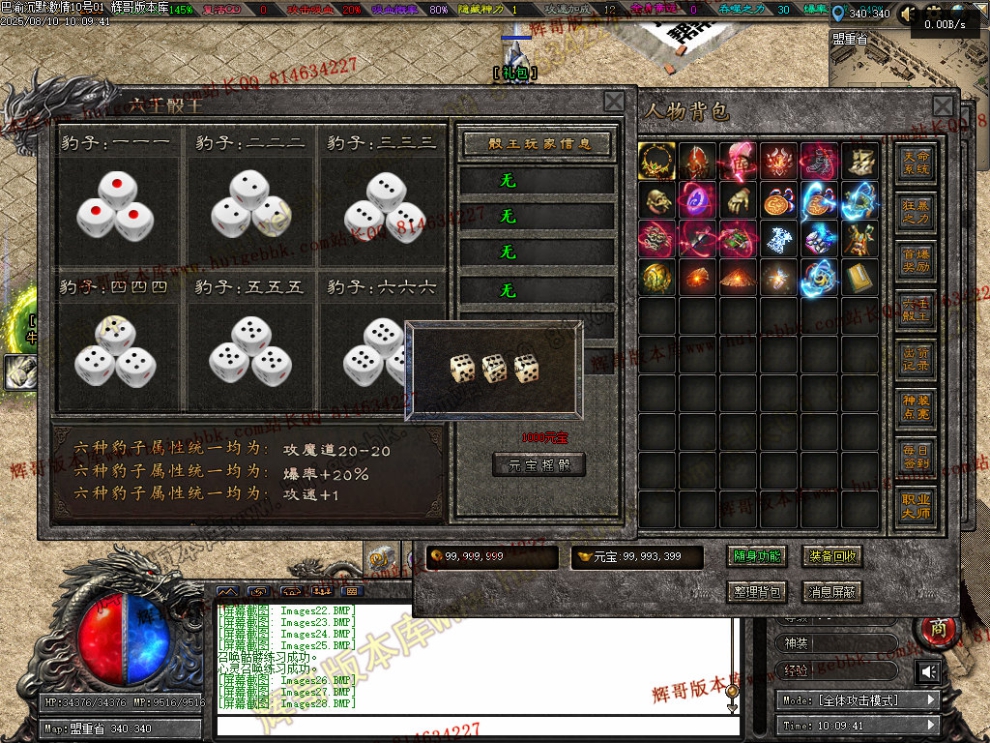Close the 六王骰王 dice window

[613, 101]
